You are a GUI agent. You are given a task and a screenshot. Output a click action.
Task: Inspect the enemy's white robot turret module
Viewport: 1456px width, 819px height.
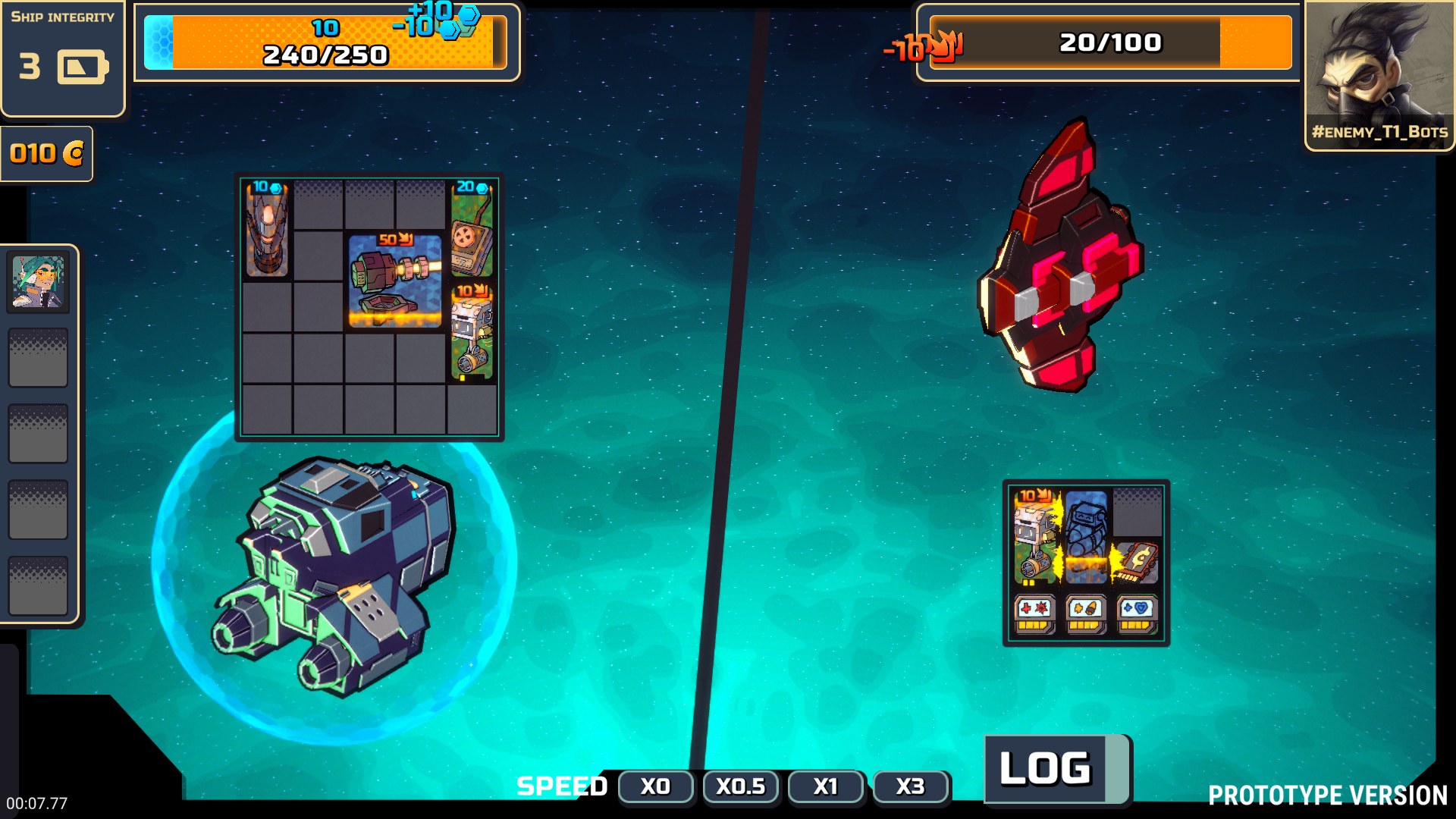[1036, 537]
